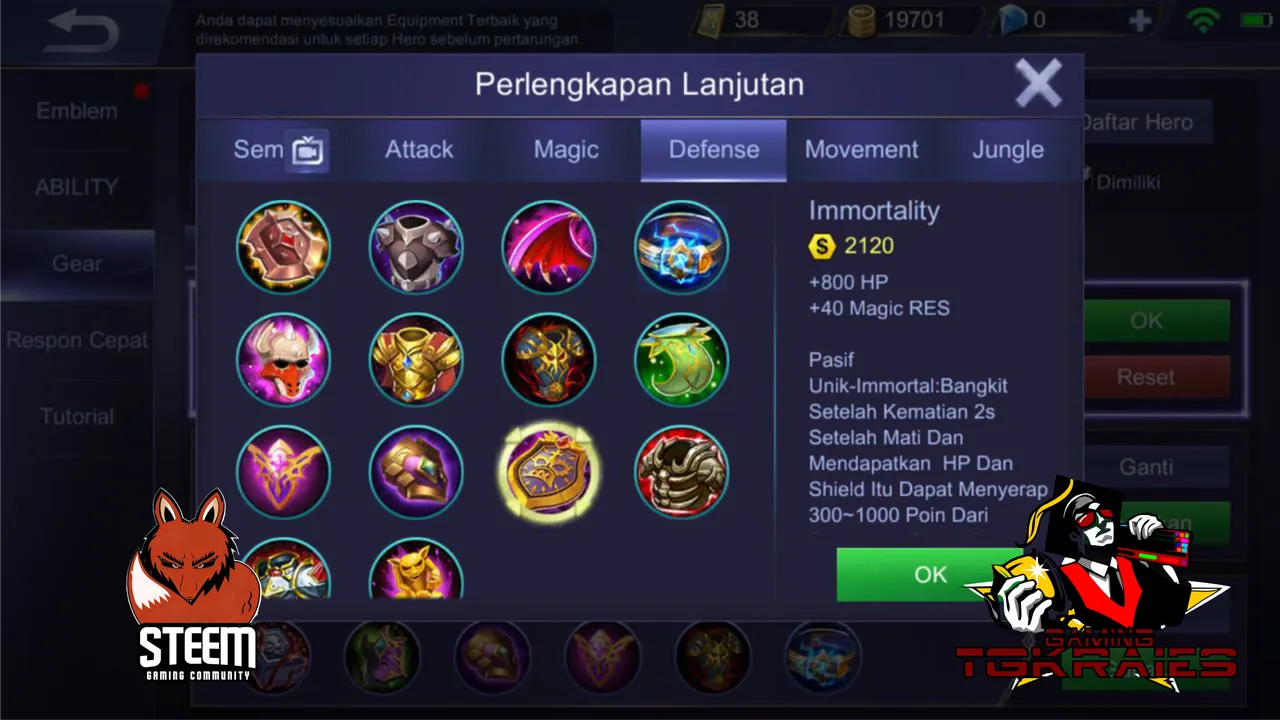
Task: Select the Defense tab
Action: click(713, 150)
